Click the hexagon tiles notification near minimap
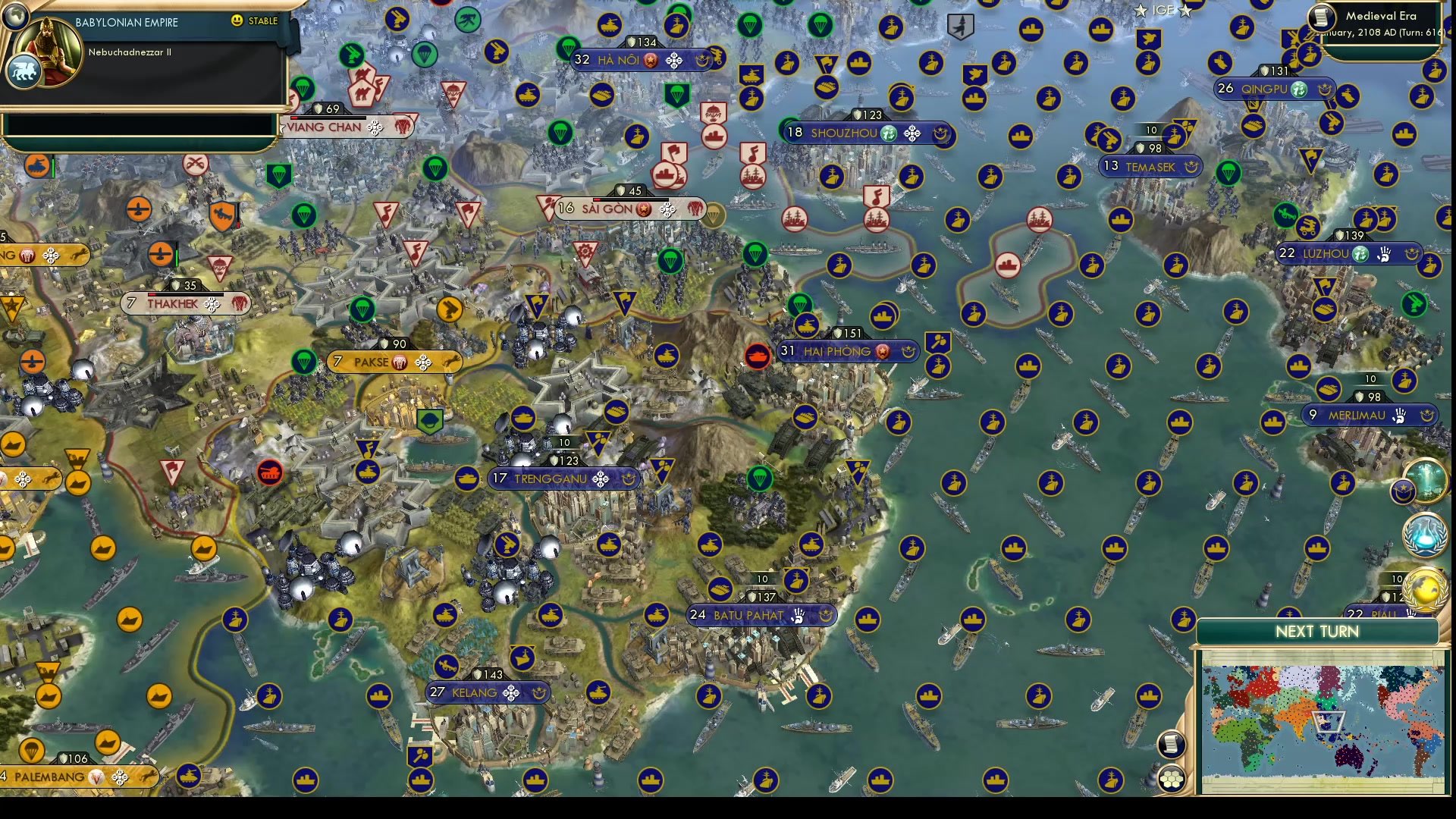This screenshot has height=819, width=1456. (x=1172, y=777)
